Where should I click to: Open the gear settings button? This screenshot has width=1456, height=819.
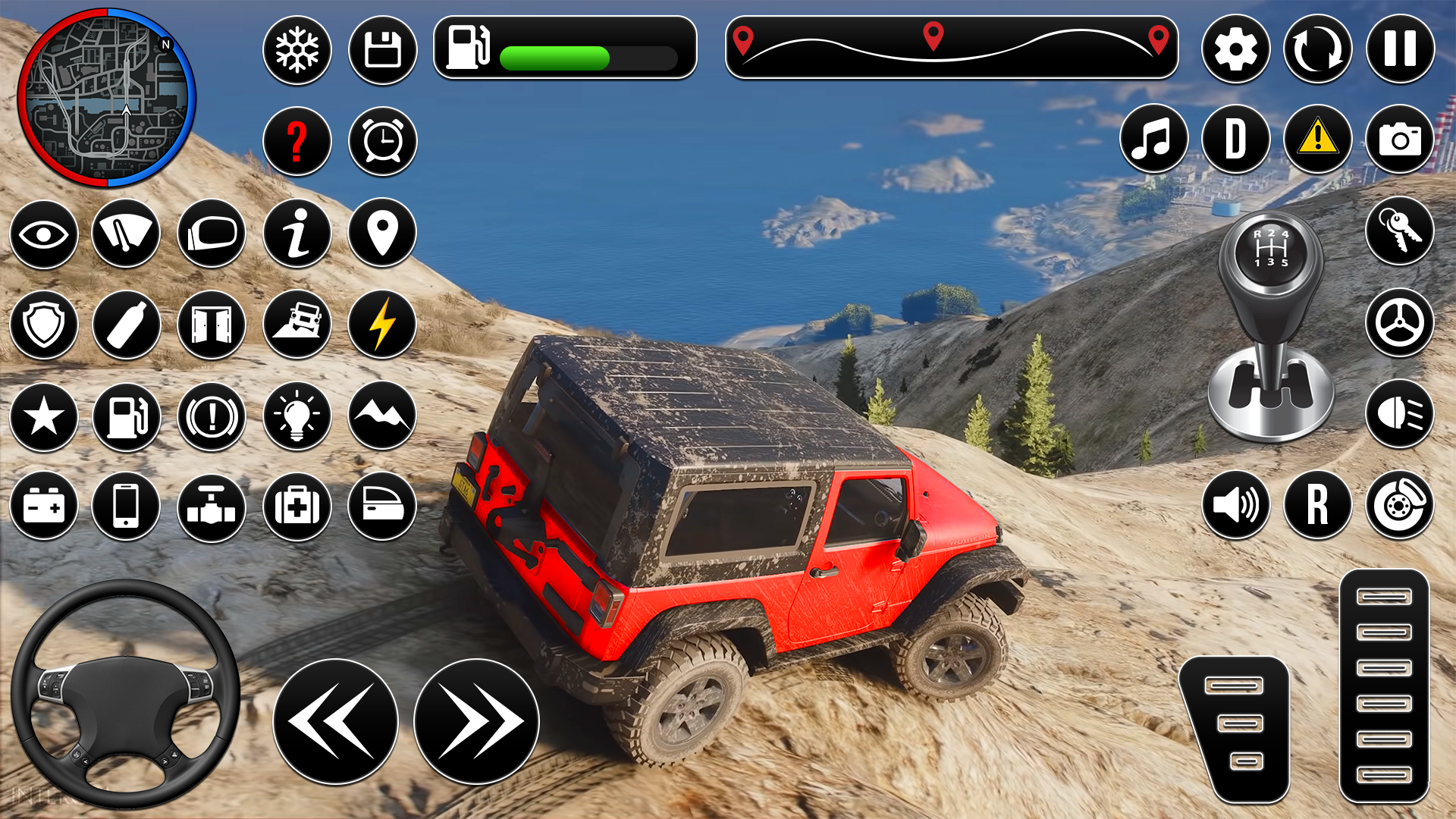(x=1235, y=50)
